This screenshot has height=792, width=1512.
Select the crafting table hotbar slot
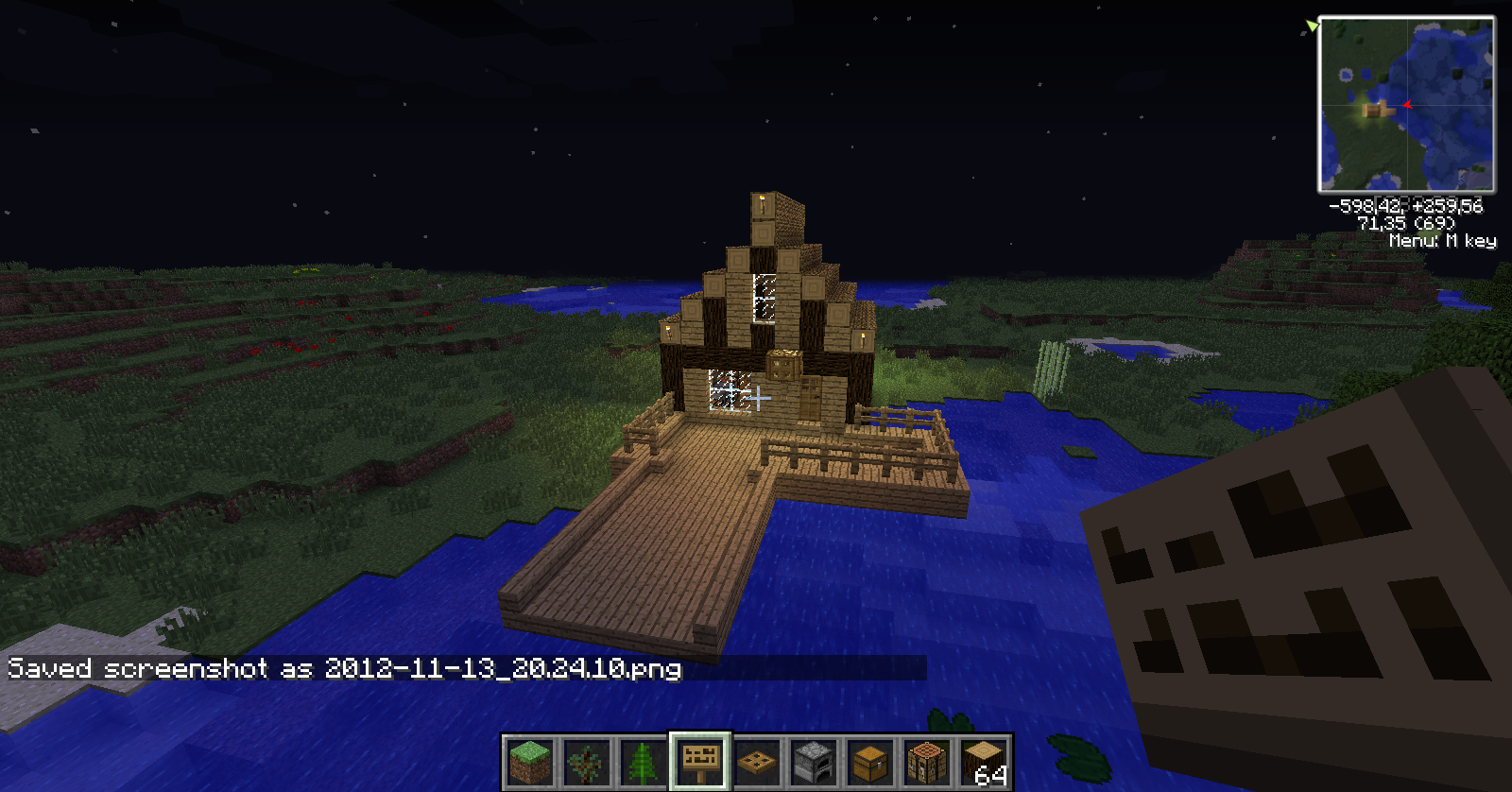(927, 762)
